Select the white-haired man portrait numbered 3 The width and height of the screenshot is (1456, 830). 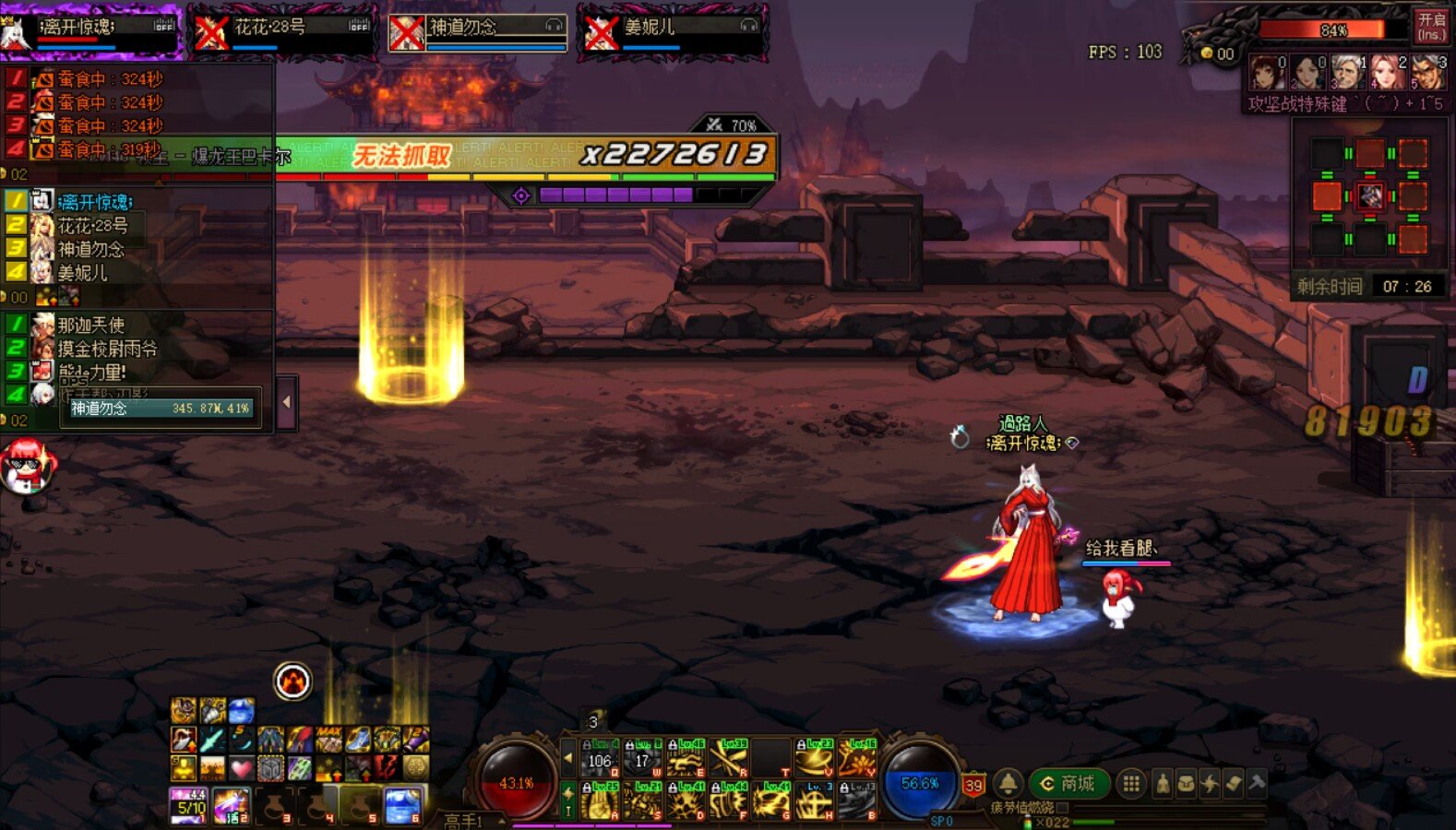tap(1346, 72)
